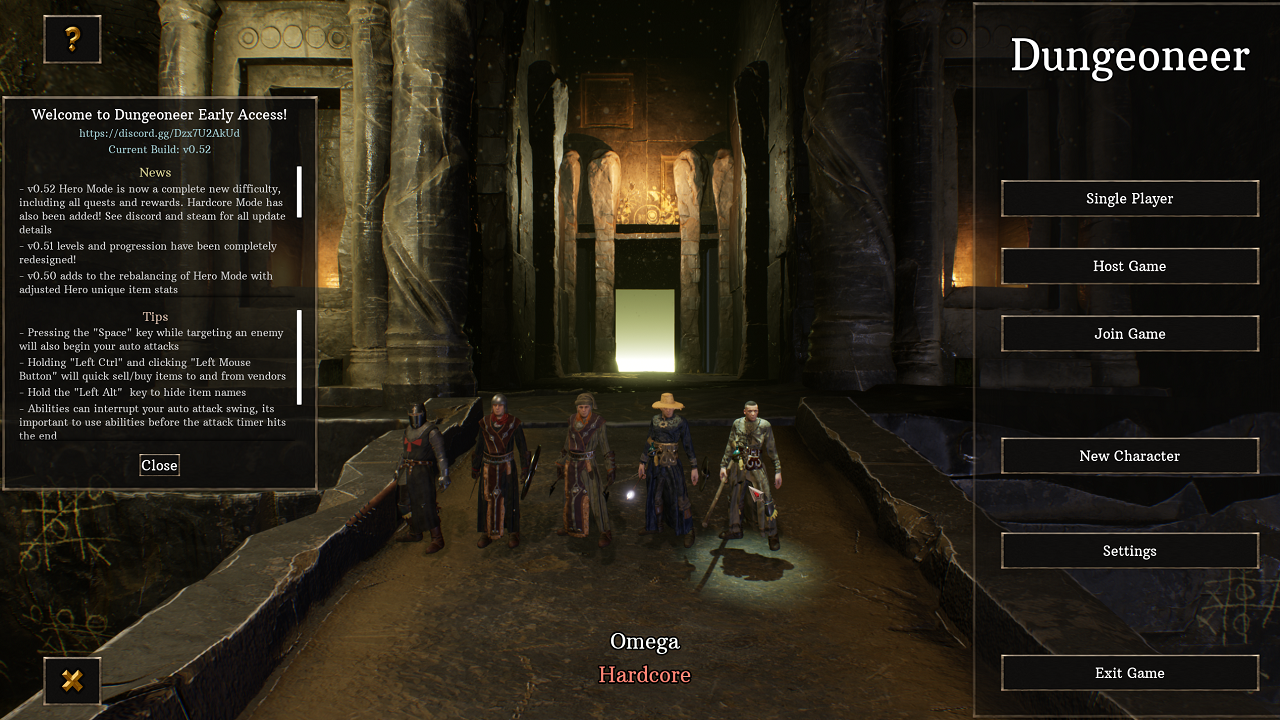The width and height of the screenshot is (1280, 720).
Task: Open the golden question mark help icon
Action: tap(71, 38)
